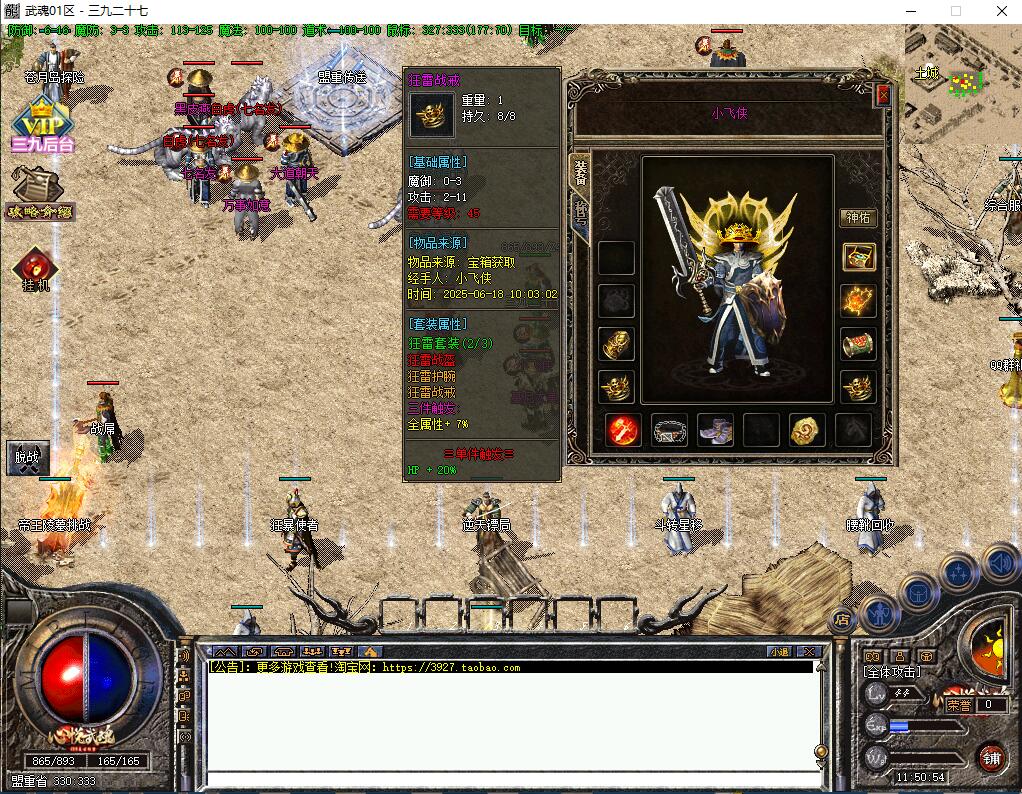Select the glowing orange talisman slot
Viewport: 1022px width, 794px height.
[x=858, y=299]
